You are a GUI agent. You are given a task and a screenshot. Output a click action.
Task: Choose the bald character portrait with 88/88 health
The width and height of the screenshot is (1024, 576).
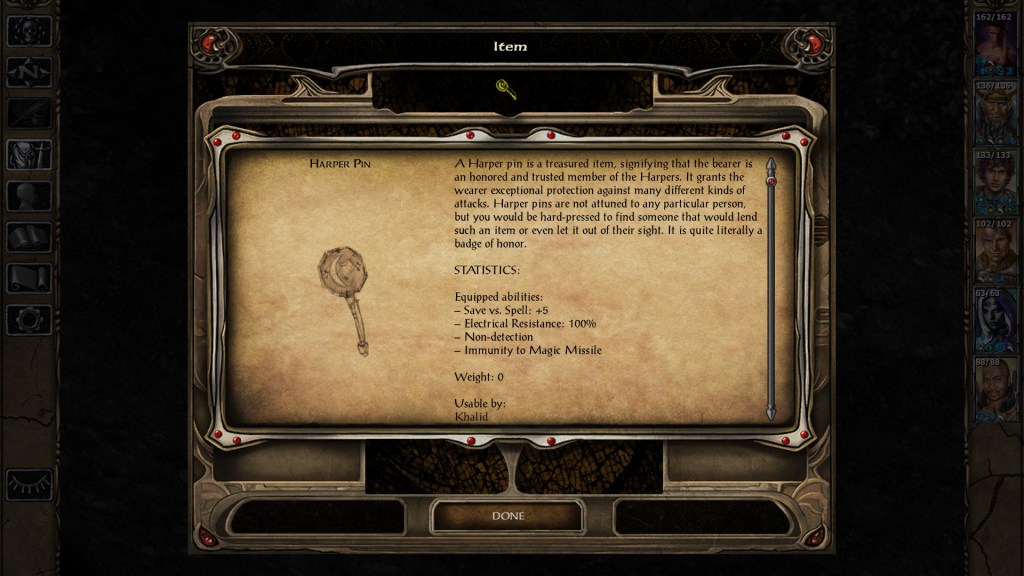[995, 388]
